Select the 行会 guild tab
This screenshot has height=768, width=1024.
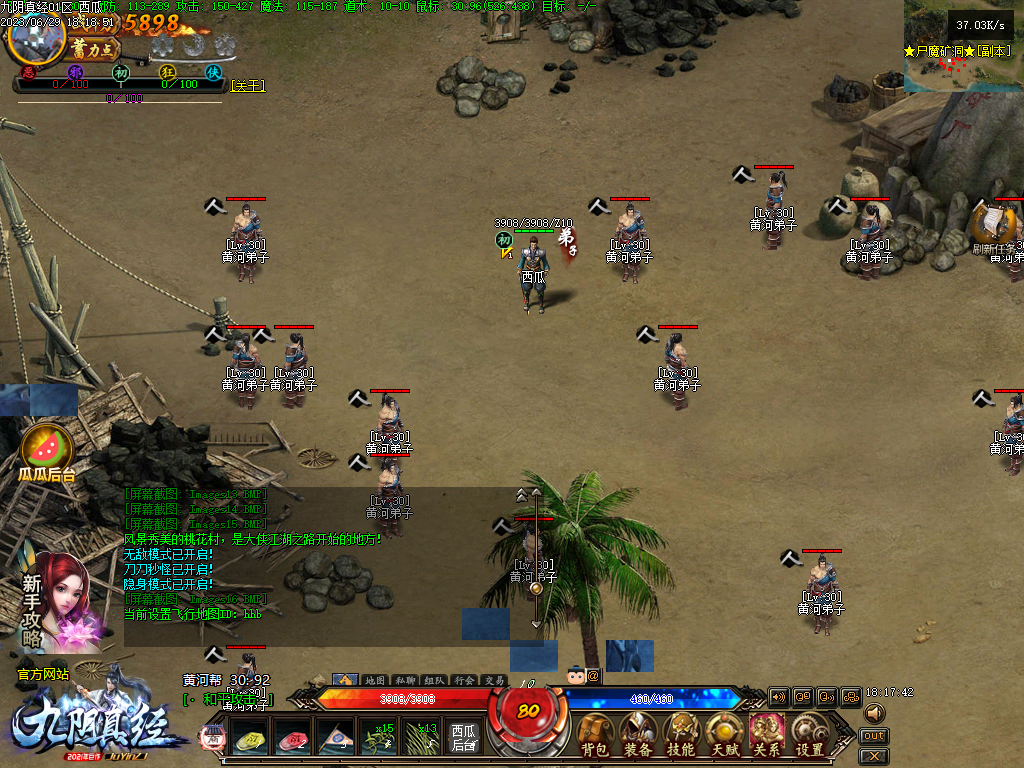pyautogui.click(x=464, y=680)
